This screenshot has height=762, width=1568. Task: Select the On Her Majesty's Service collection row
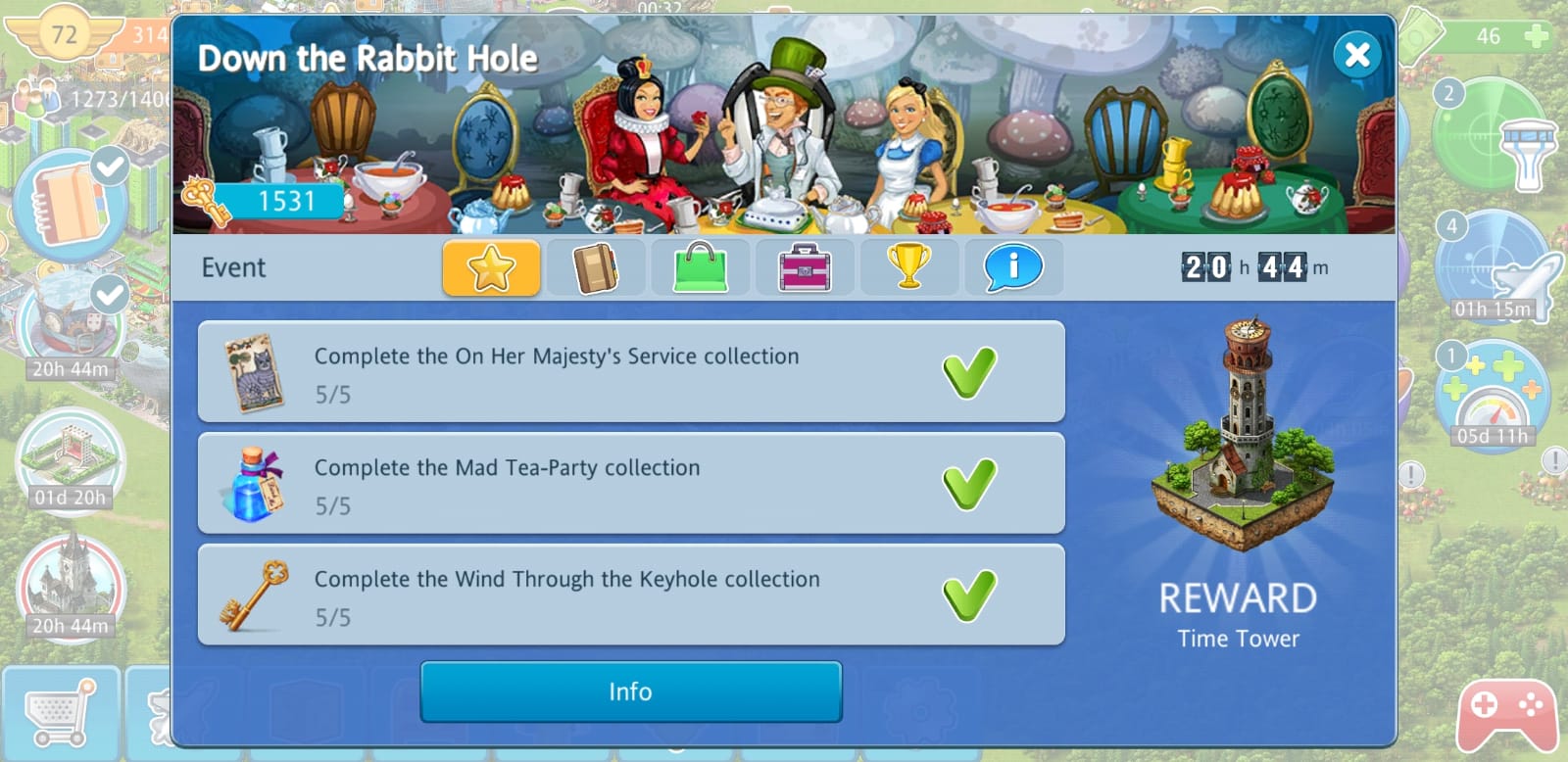tap(630, 372)
